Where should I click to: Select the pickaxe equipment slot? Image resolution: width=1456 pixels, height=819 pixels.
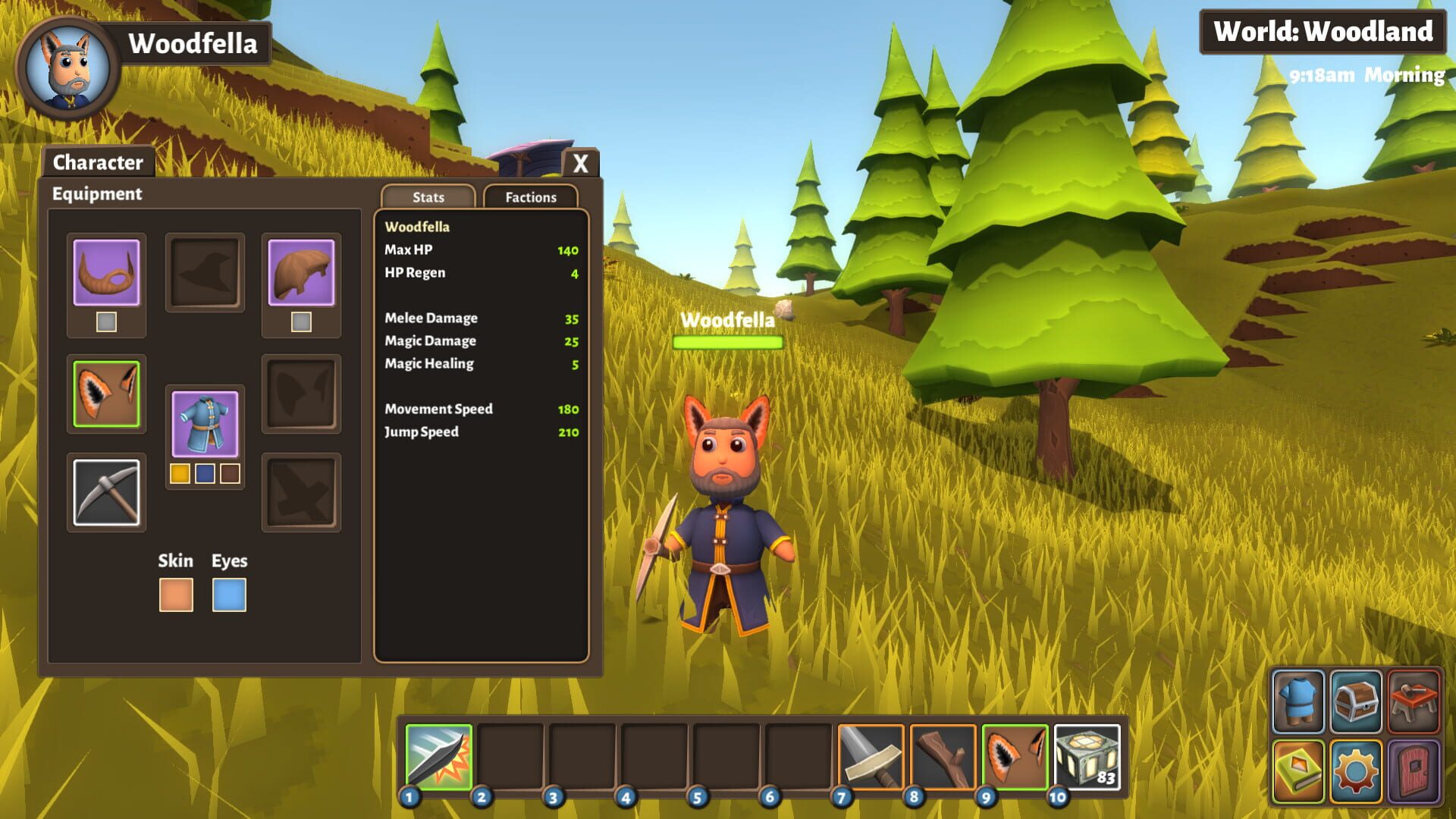click(x=105, y=493)
